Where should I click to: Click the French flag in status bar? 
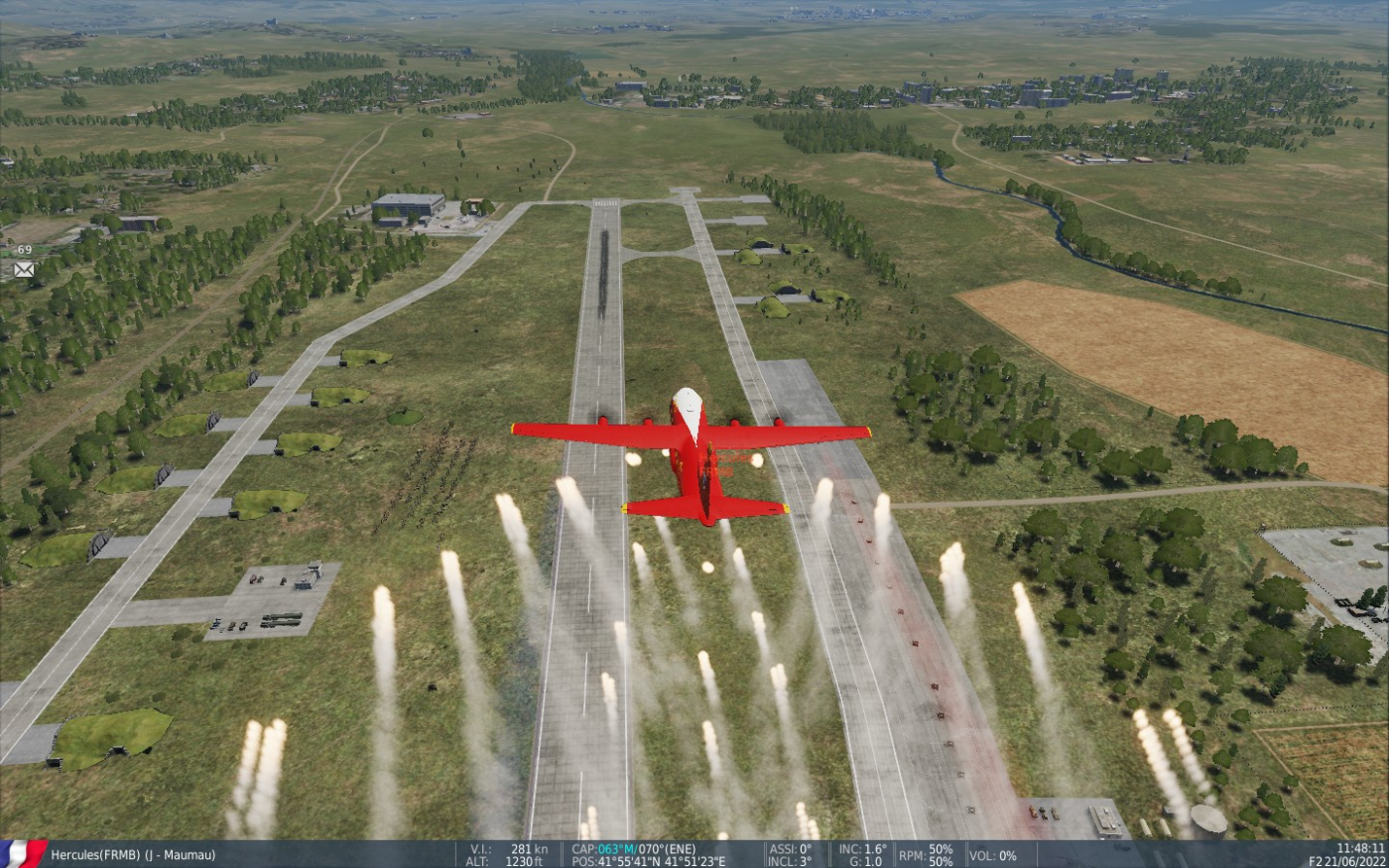(x=22, y=853)
